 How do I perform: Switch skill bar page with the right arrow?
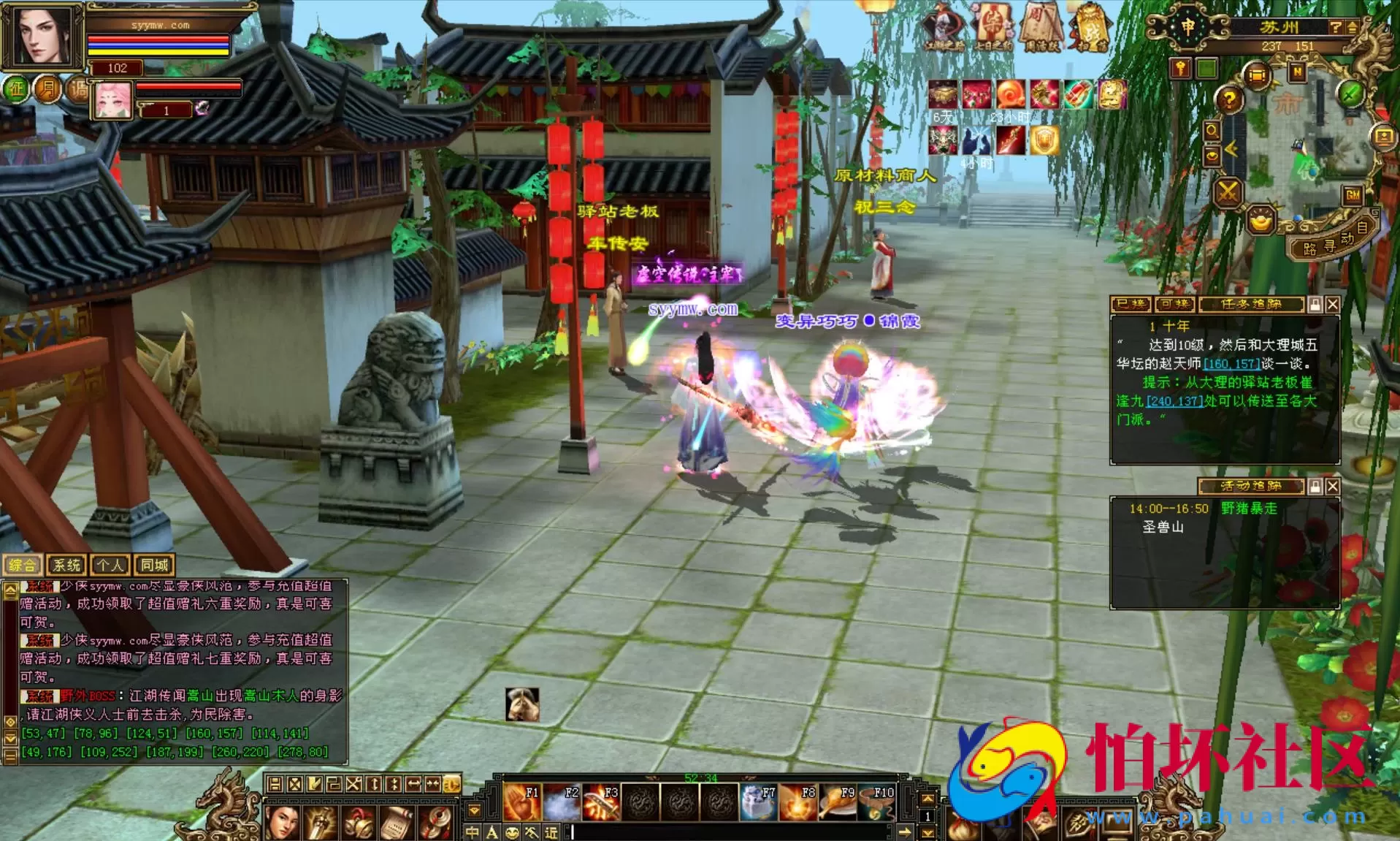906,832
